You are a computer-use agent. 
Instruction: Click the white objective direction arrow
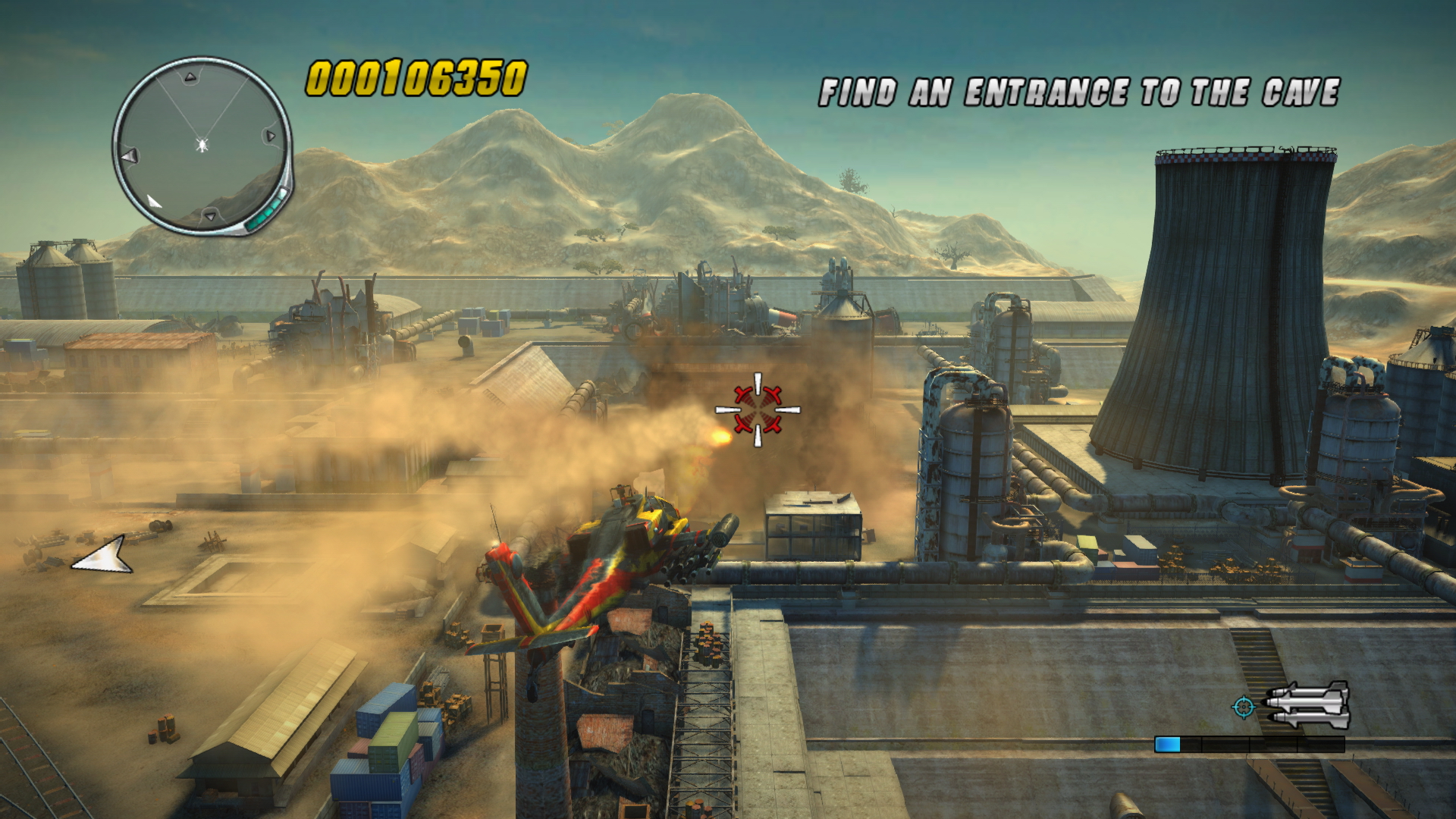tap(104, 556)
